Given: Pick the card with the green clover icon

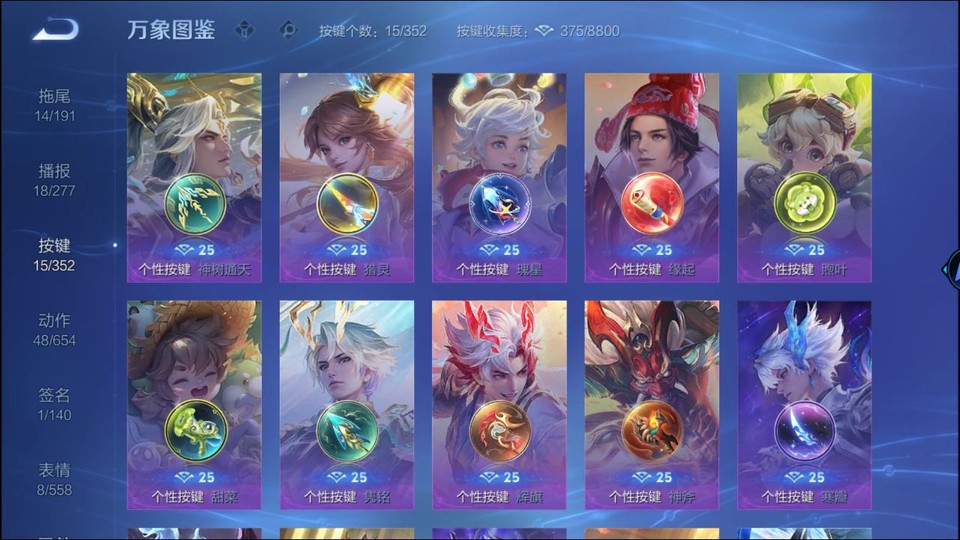Looking at the screenshot, I should pos(804,177).
